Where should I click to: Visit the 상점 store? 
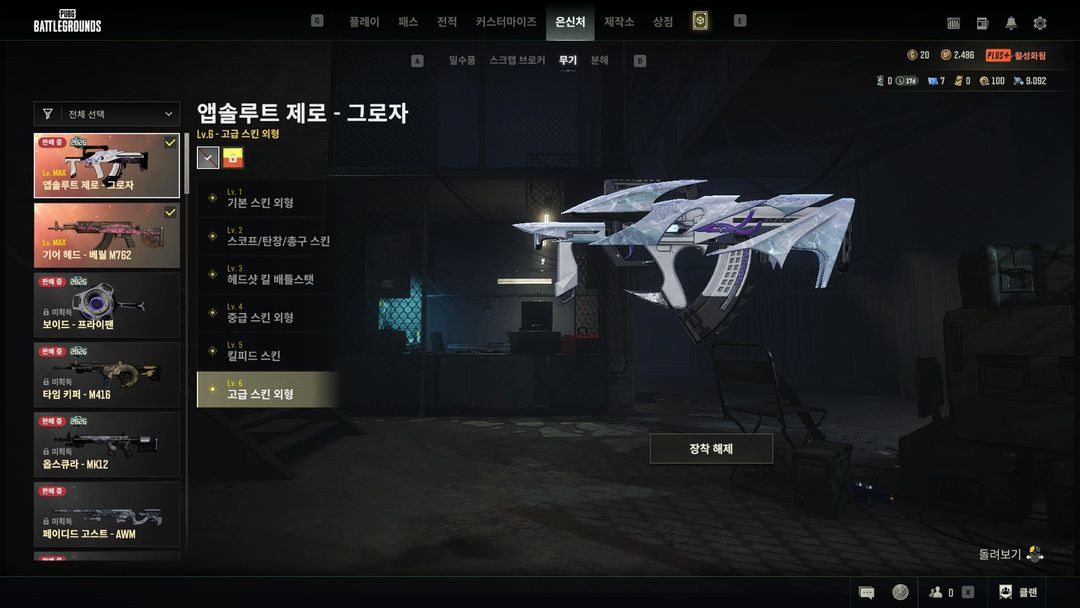click(x=663, y=22)
